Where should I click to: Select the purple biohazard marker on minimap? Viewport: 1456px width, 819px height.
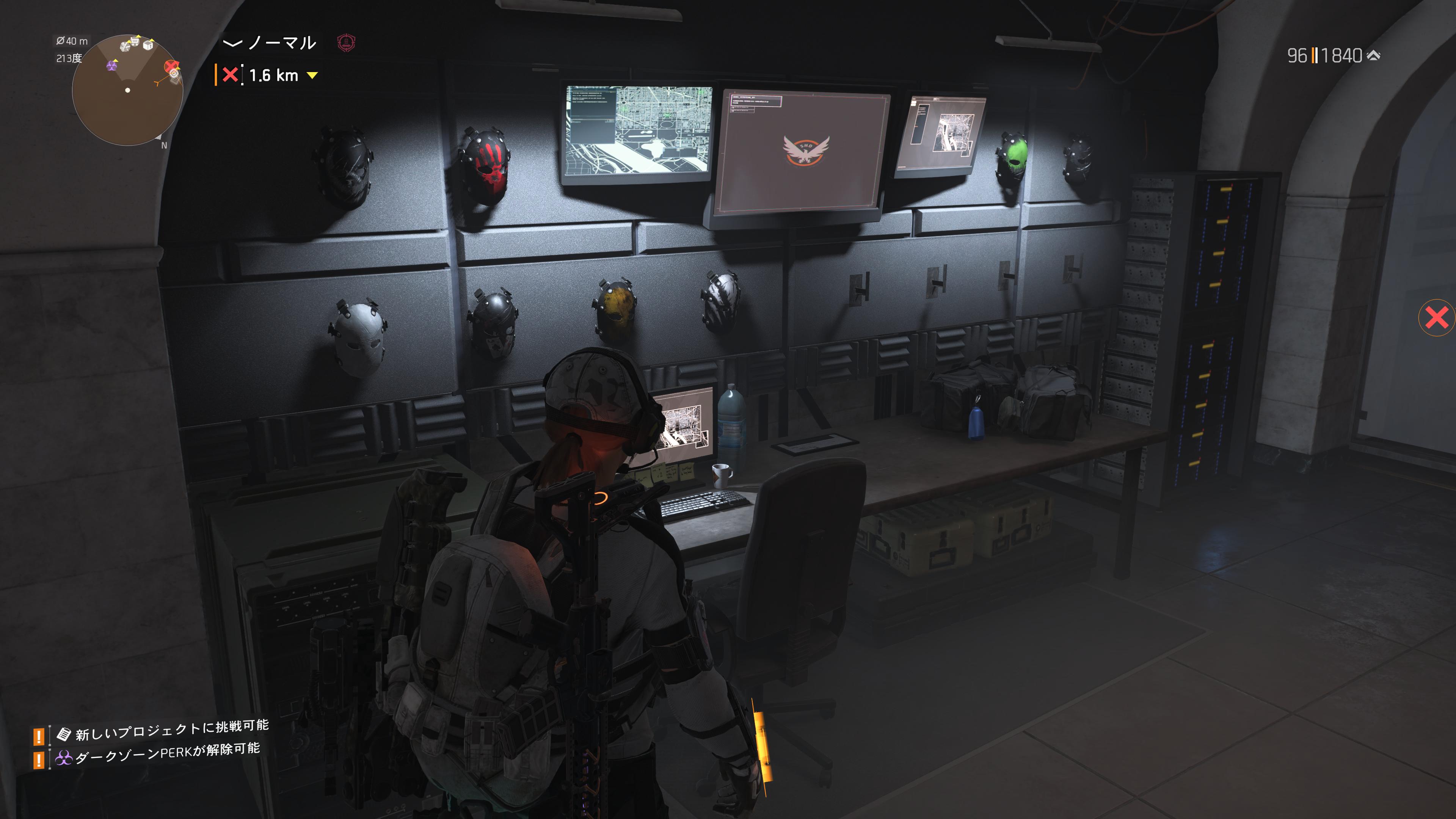pos(112,66)
